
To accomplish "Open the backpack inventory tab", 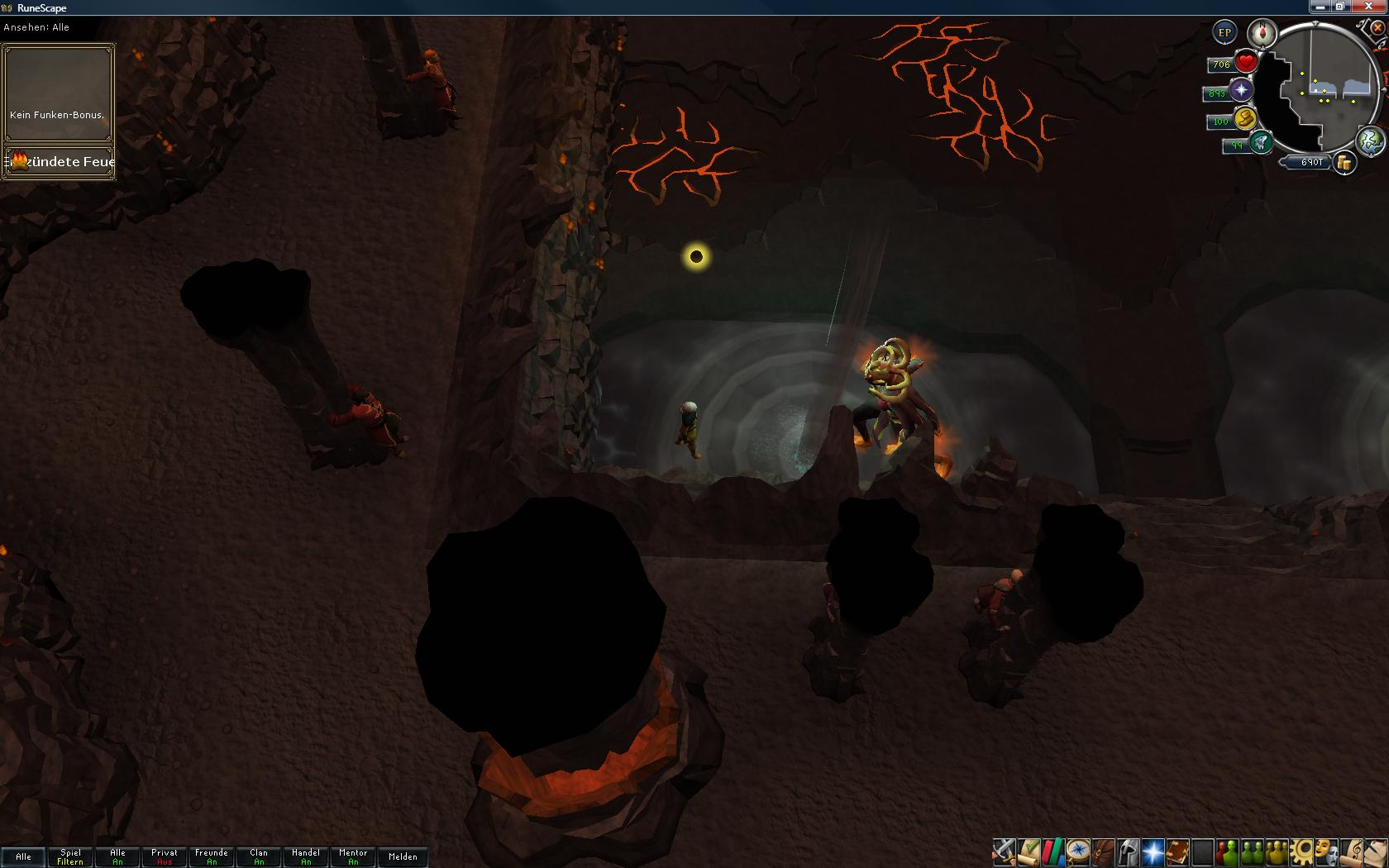I will (x=1103, y=851).
